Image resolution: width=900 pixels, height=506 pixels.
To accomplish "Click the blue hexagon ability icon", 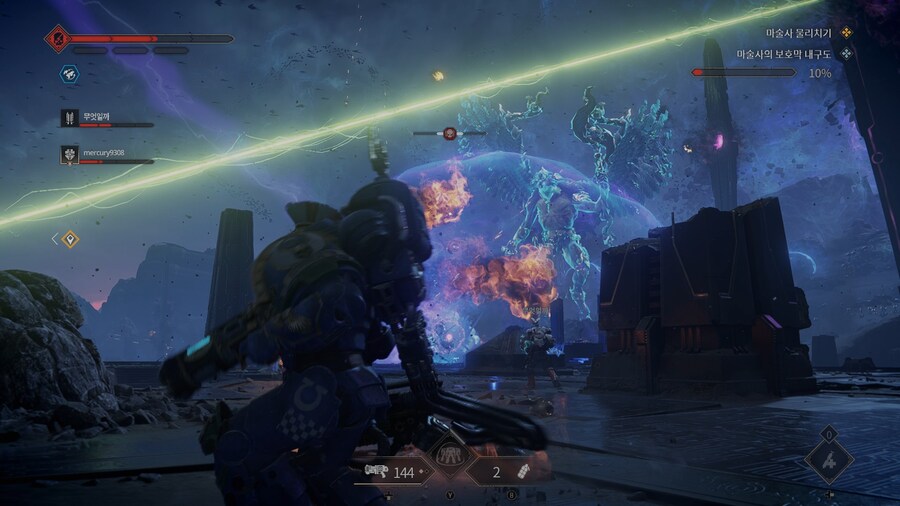I will pyautogui.click(x=69, y=74).
